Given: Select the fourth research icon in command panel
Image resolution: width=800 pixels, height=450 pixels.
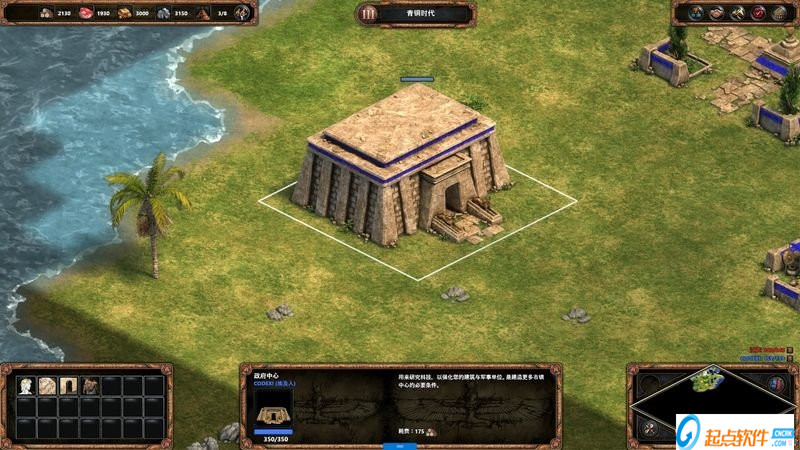Looking at the screenshot, I should (x=90, y=385).
